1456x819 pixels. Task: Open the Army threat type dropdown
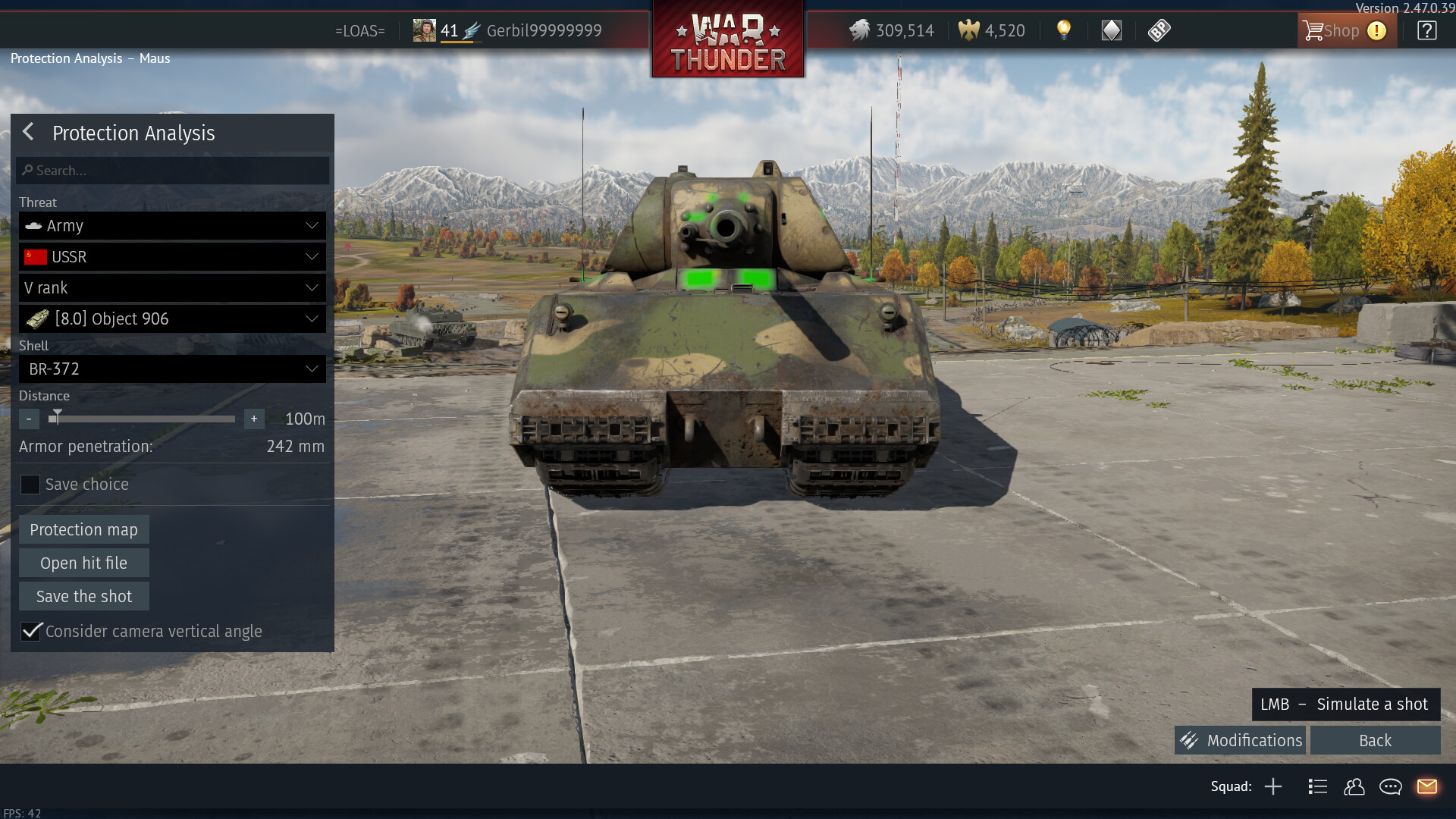point(173,226)
